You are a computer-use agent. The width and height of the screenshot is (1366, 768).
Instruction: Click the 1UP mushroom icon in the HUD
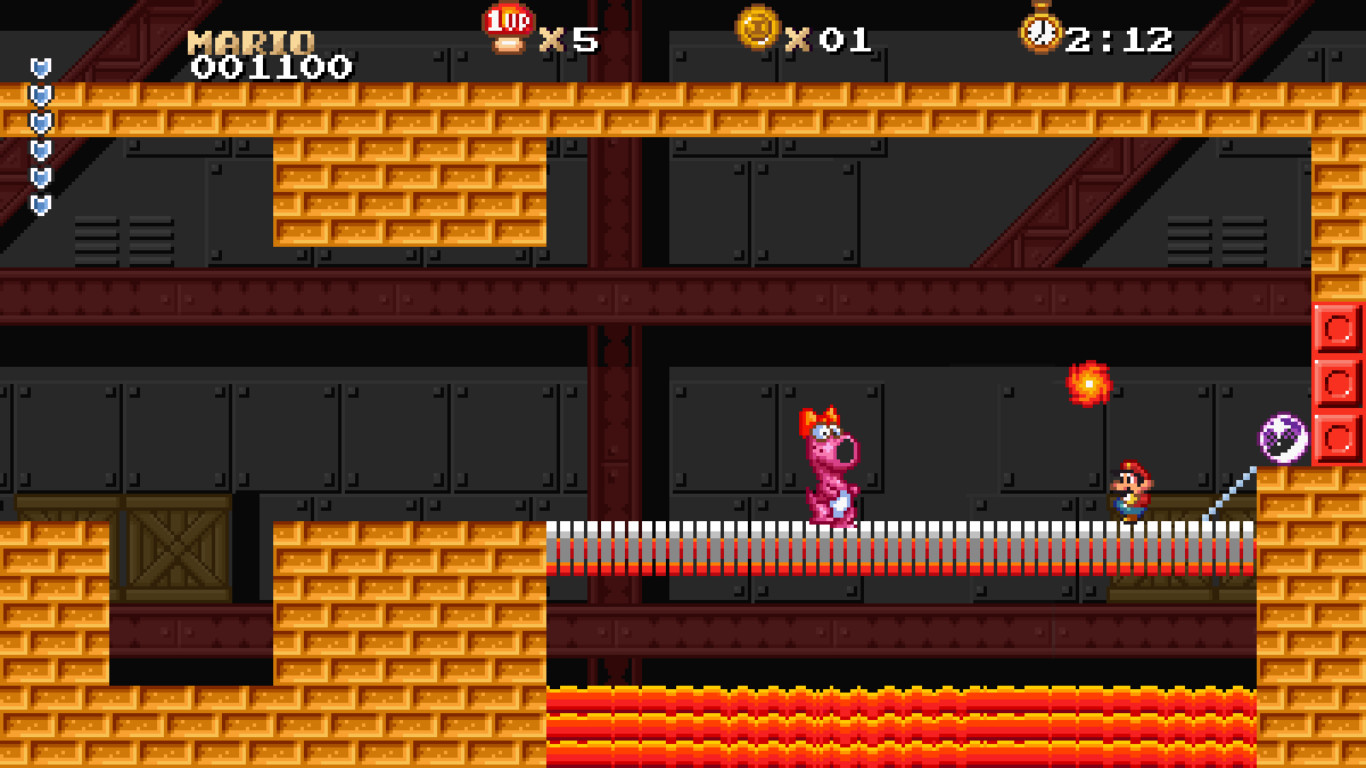point(510,27)
